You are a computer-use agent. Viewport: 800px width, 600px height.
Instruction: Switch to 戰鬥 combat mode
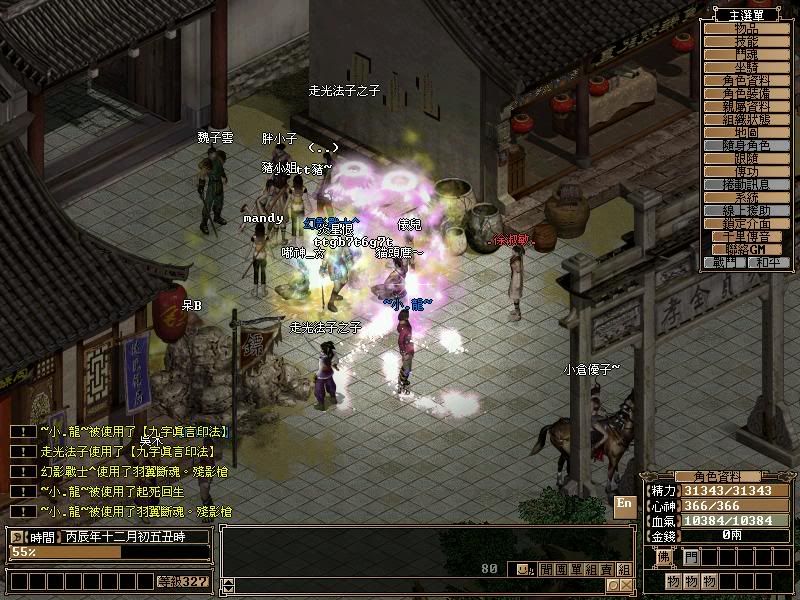click(725, 262)
